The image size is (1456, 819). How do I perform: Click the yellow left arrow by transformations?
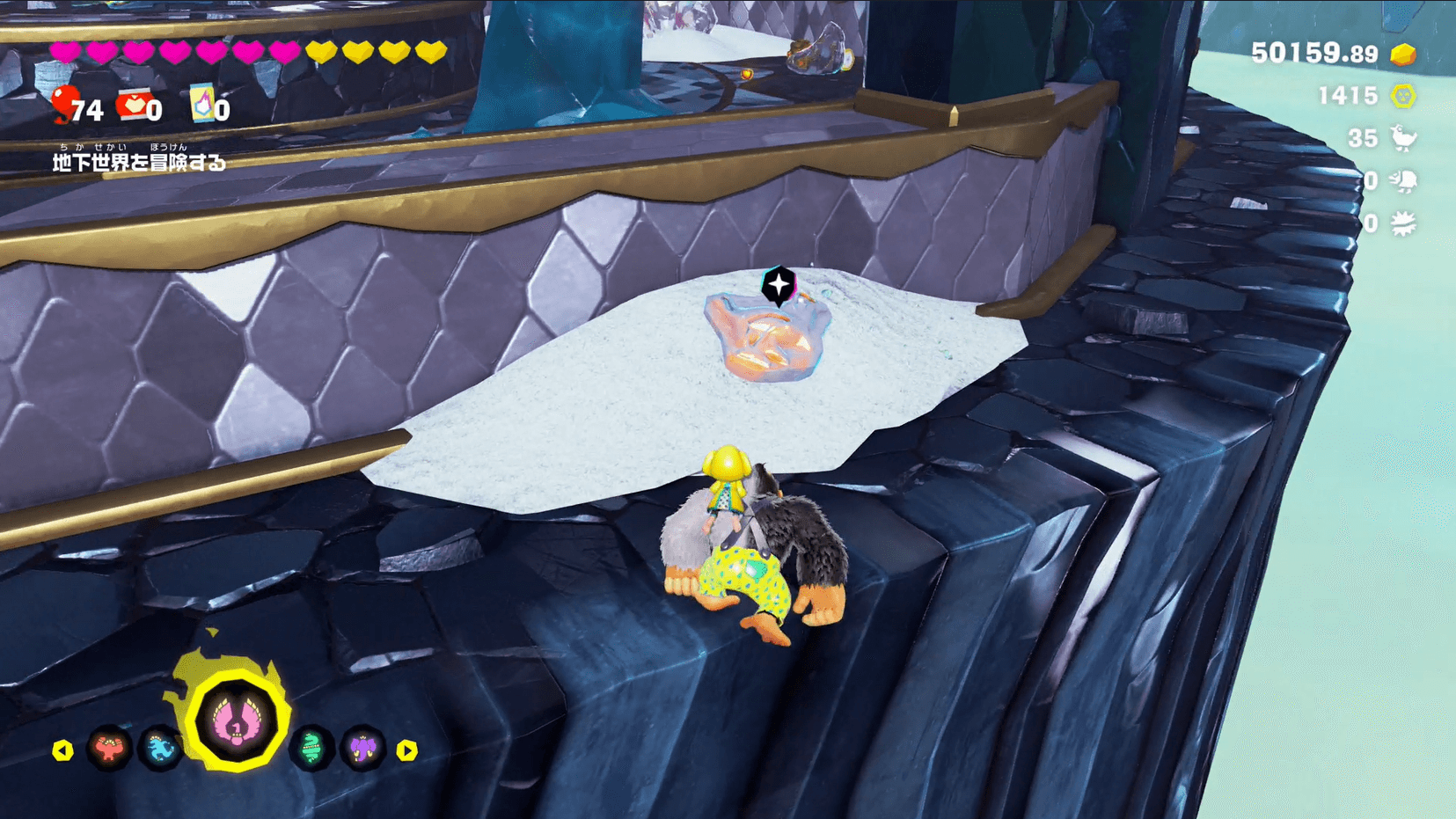tap(62, 750)
